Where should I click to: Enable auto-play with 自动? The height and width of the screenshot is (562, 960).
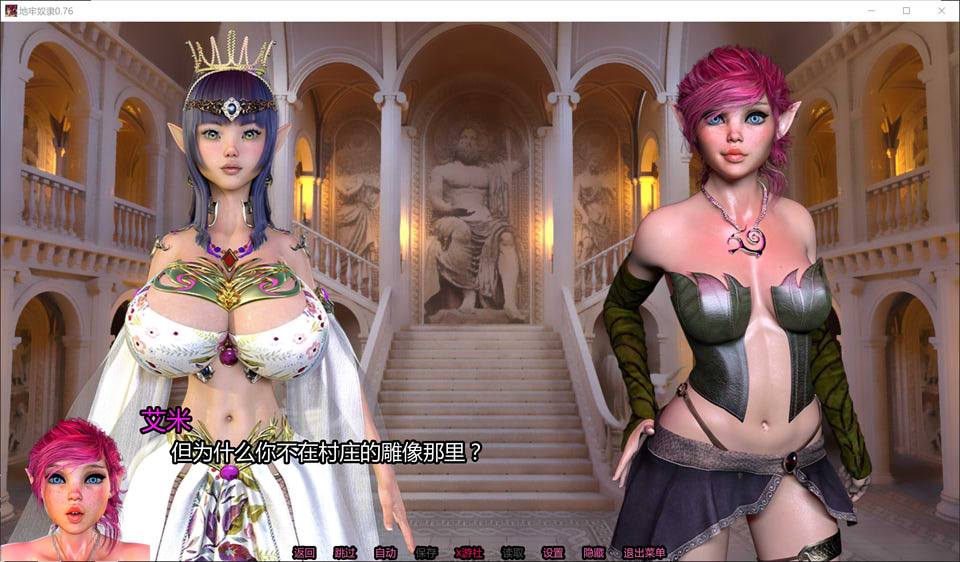pos(385,552)
